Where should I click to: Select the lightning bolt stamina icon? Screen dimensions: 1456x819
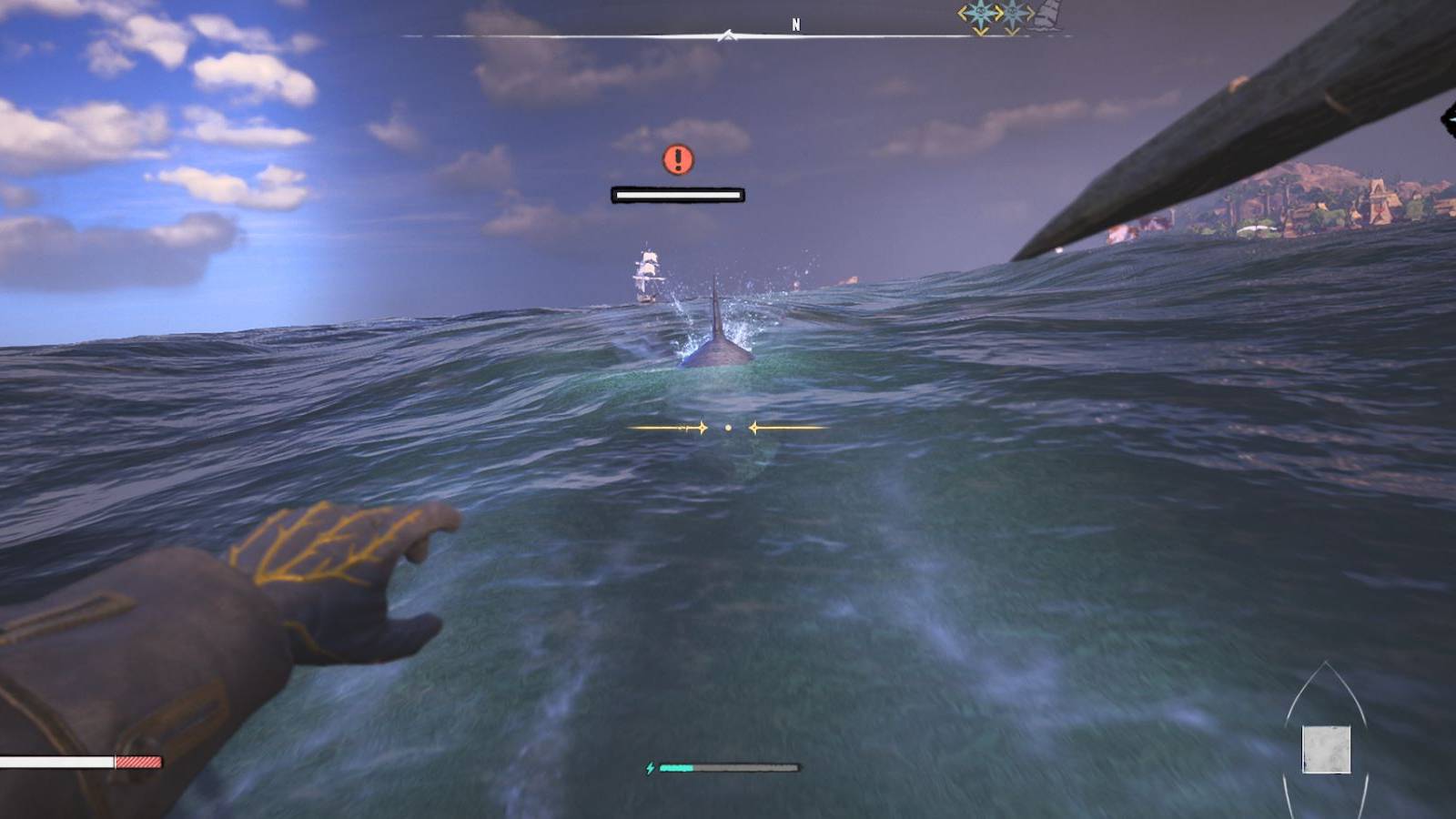tap(652, 769)
